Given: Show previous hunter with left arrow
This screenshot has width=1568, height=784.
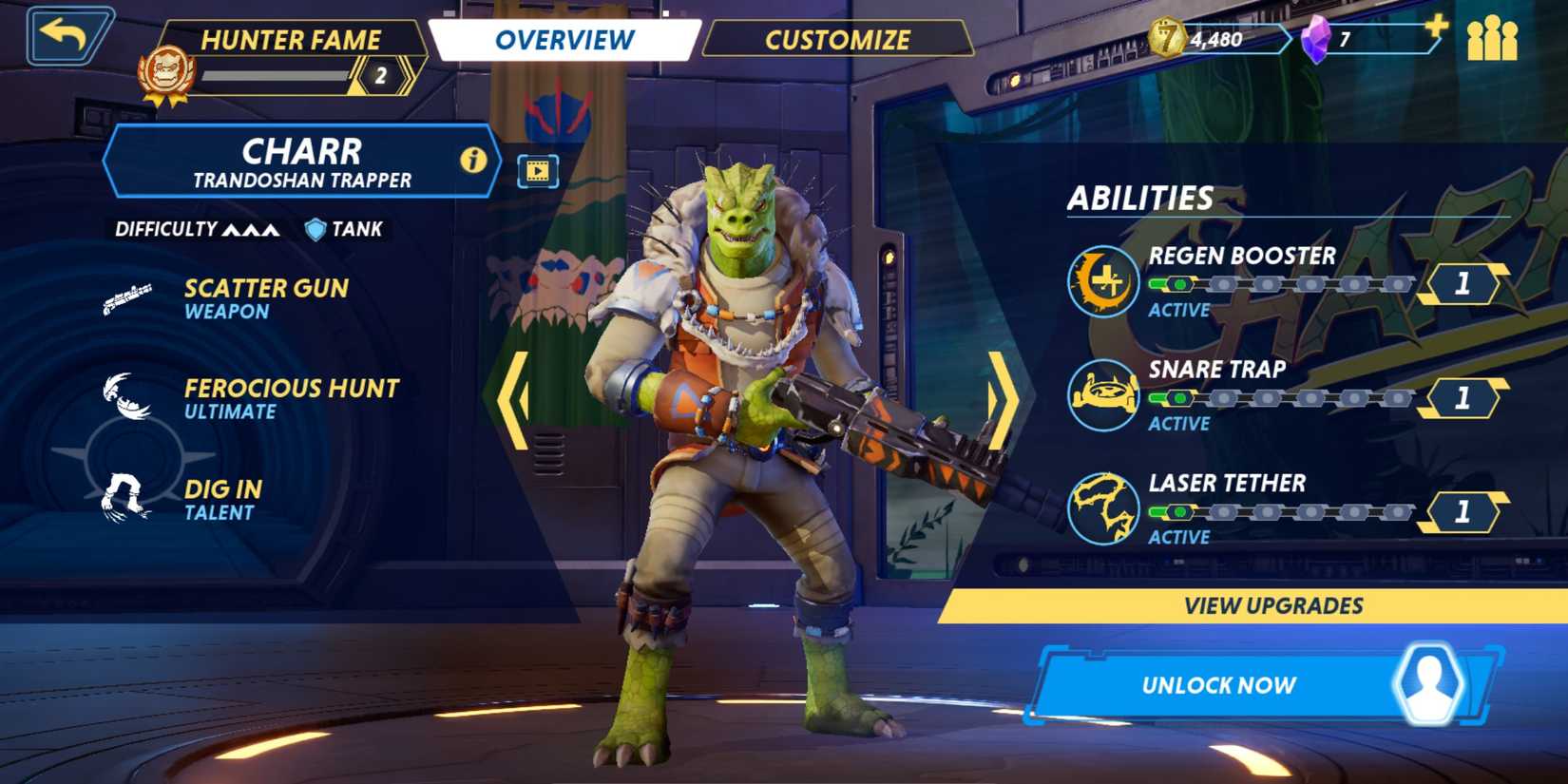Looking at the screenshot, I should [x=514, y=399].
